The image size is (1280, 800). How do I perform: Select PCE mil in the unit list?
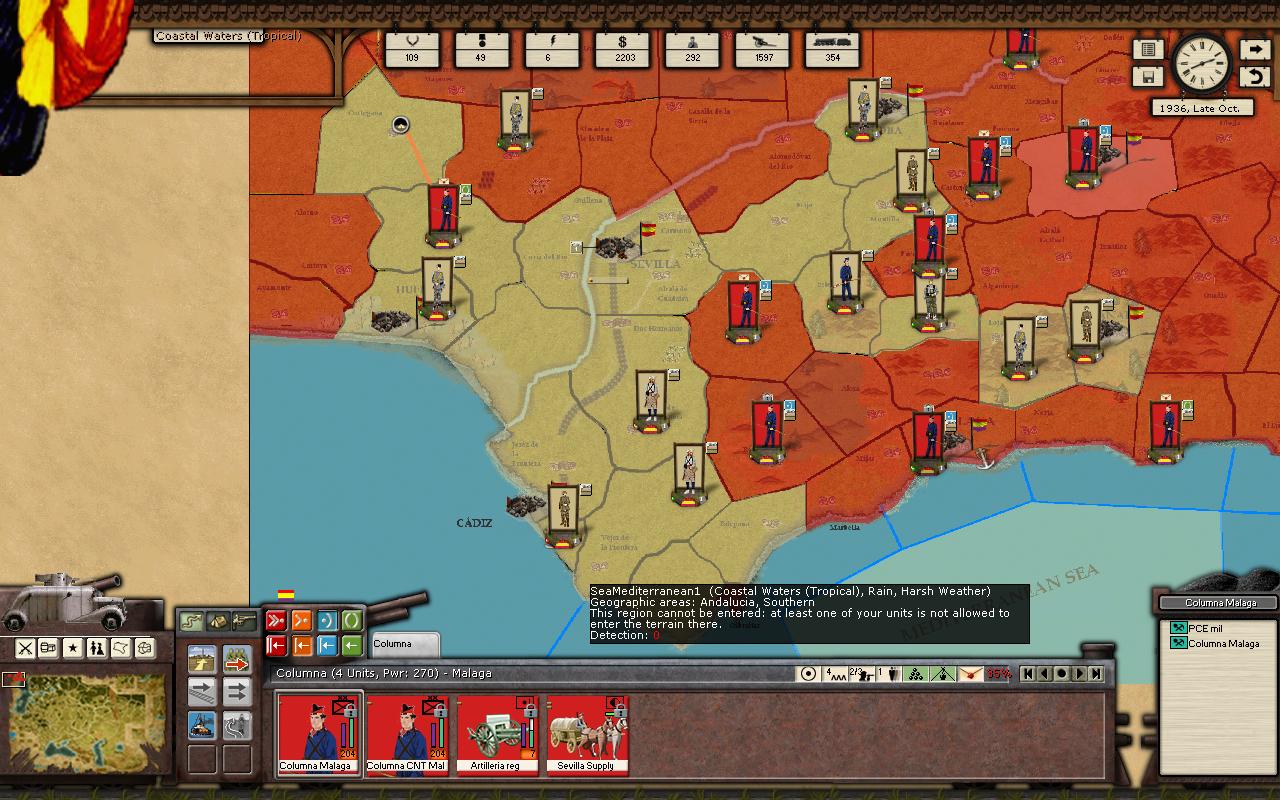[x=1205, y=629]
